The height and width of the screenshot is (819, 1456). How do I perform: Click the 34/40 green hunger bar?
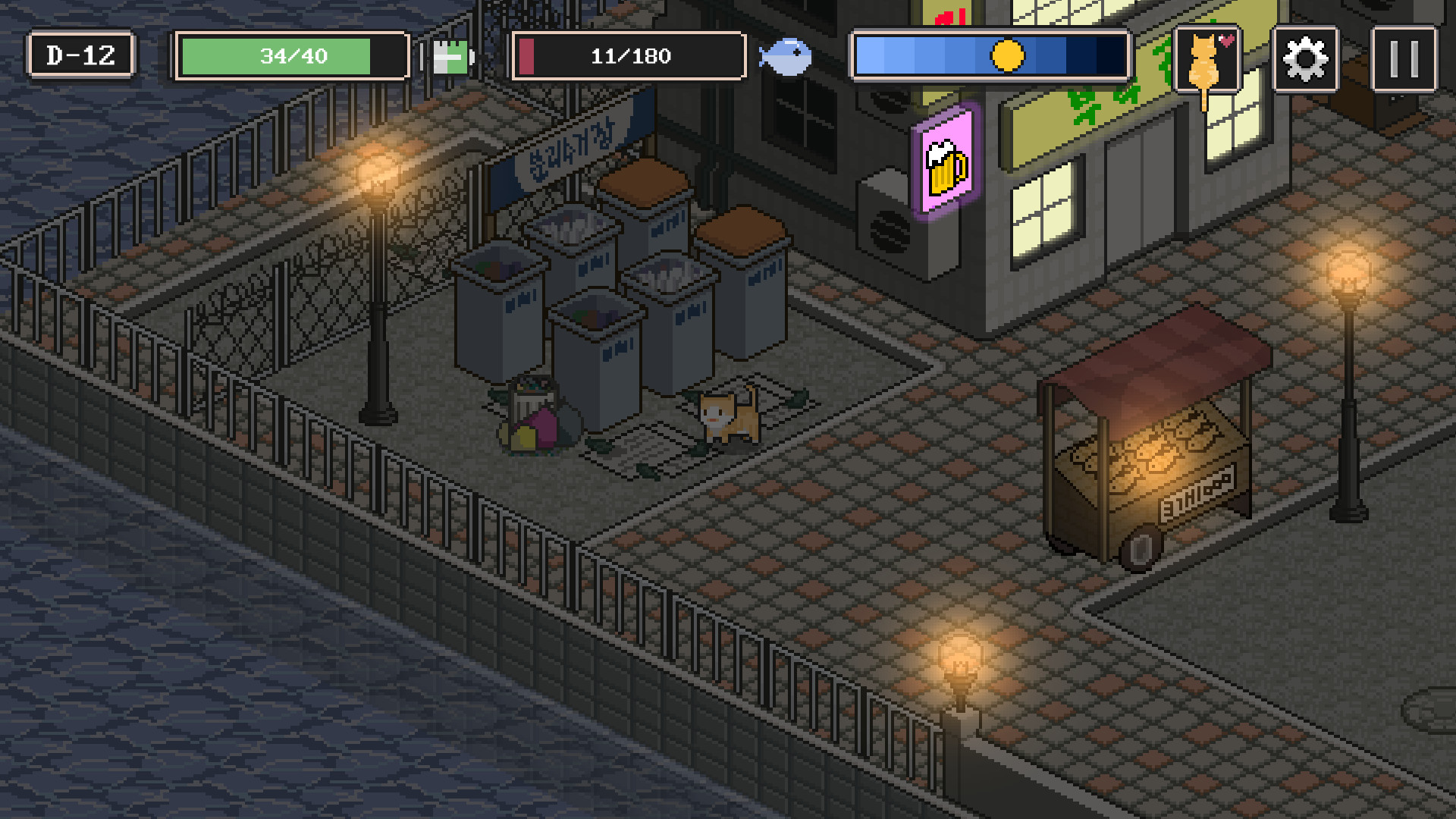coord(291,56)
